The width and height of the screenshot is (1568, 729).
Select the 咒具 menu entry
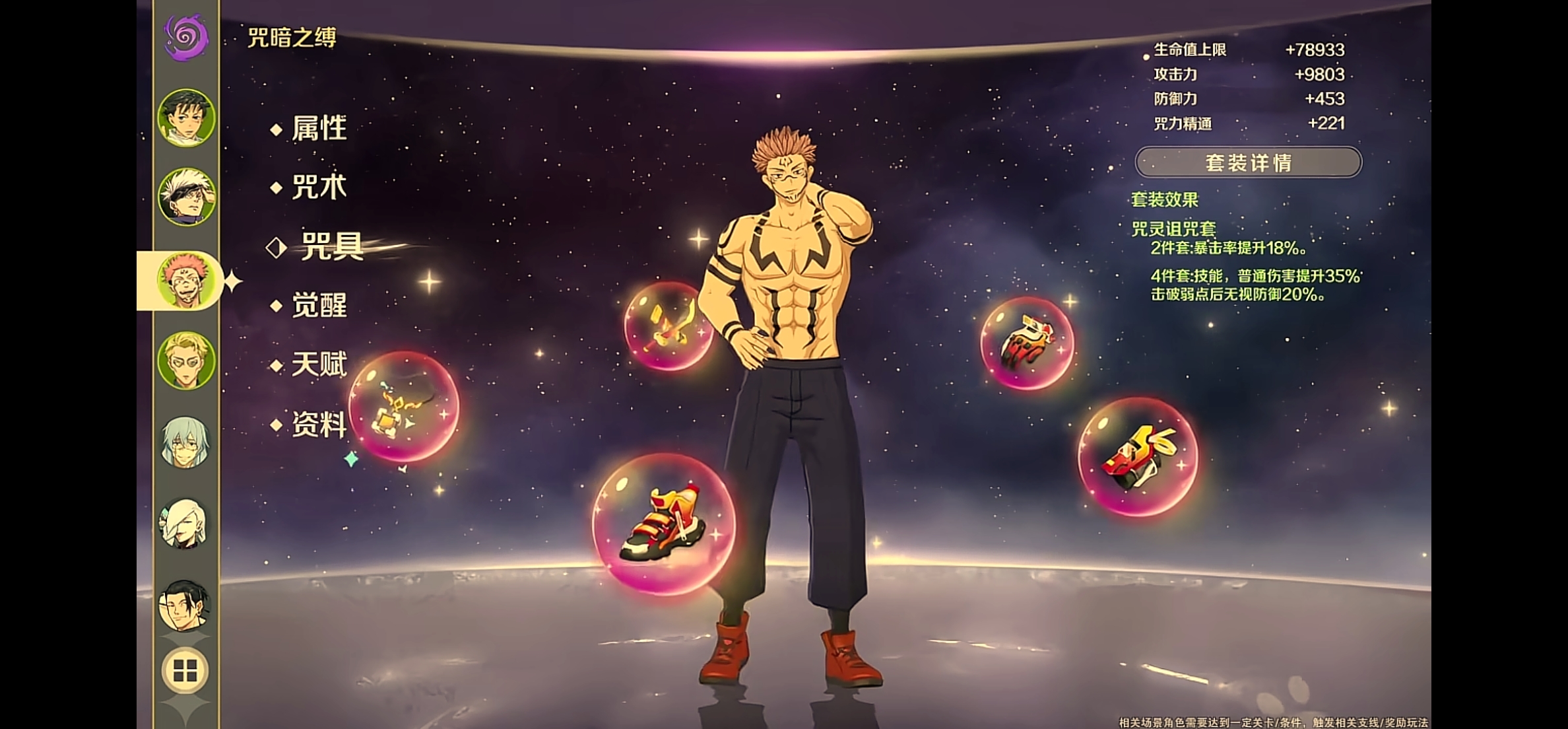(331, 247)
